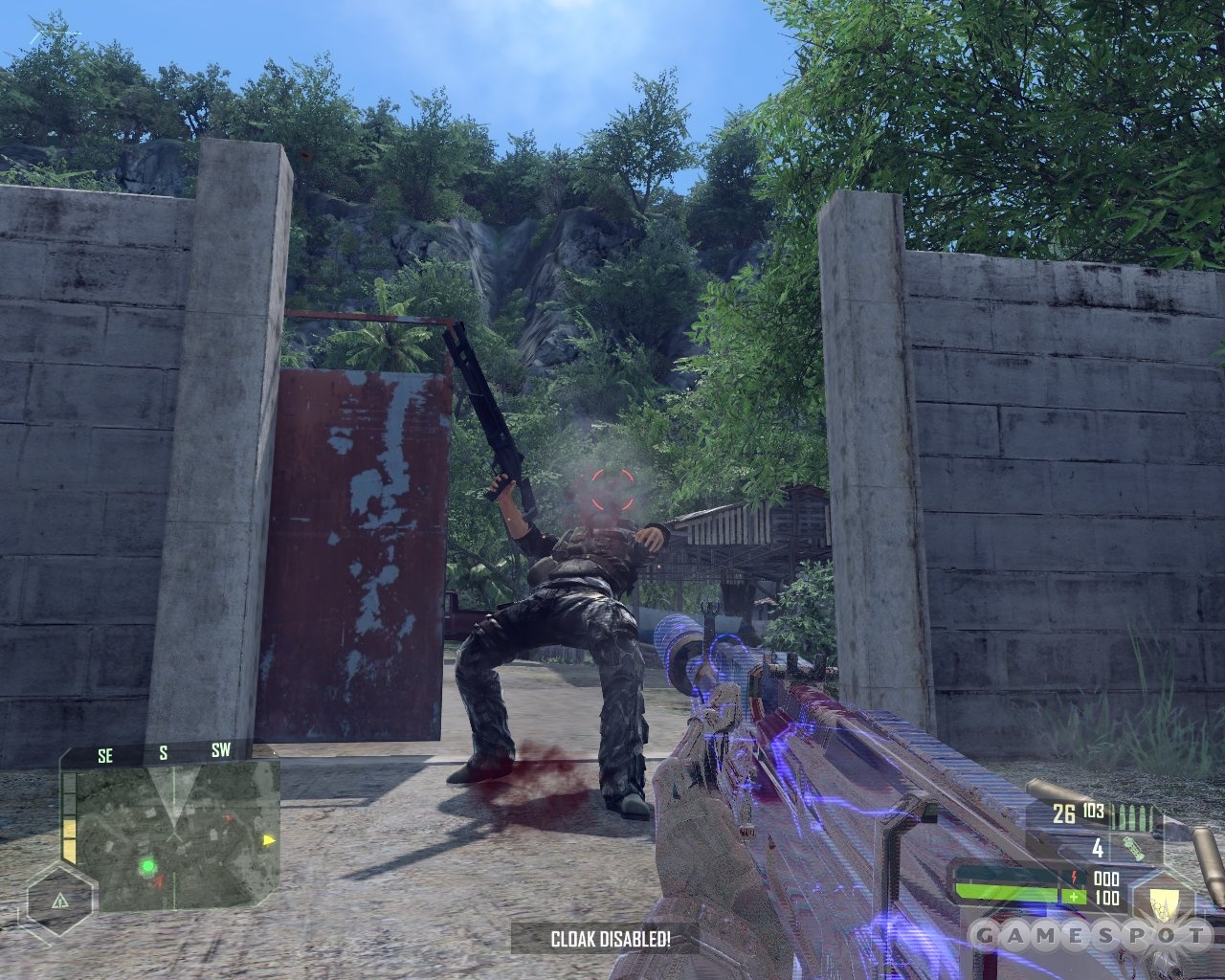
Task: Click the GameSpot watermark logo
Action: click(x=1093, y=933)
